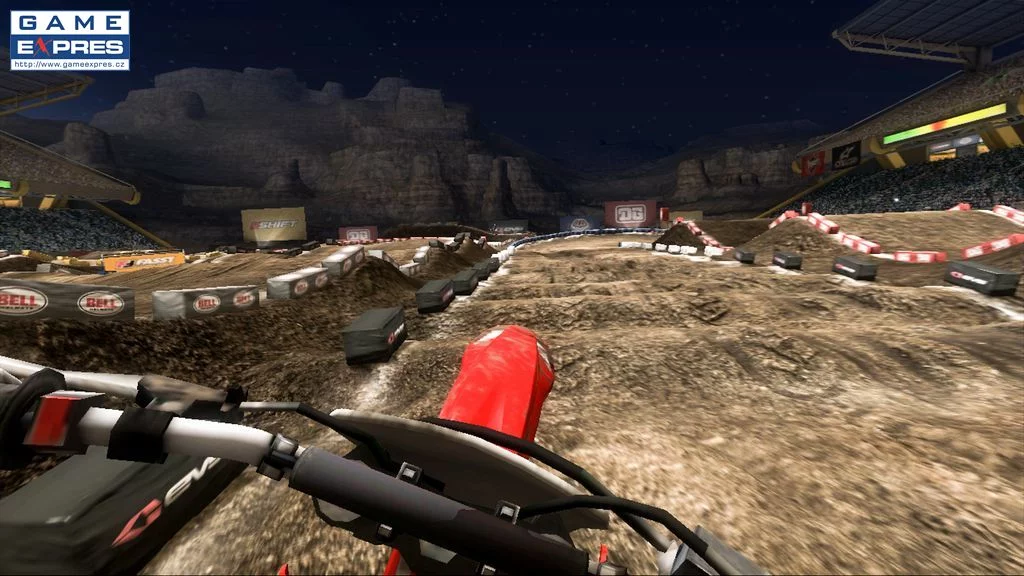Click the Game Expres watermark logo
The height and width of the screenshot is (576, 1024).
tap(69, 40)
